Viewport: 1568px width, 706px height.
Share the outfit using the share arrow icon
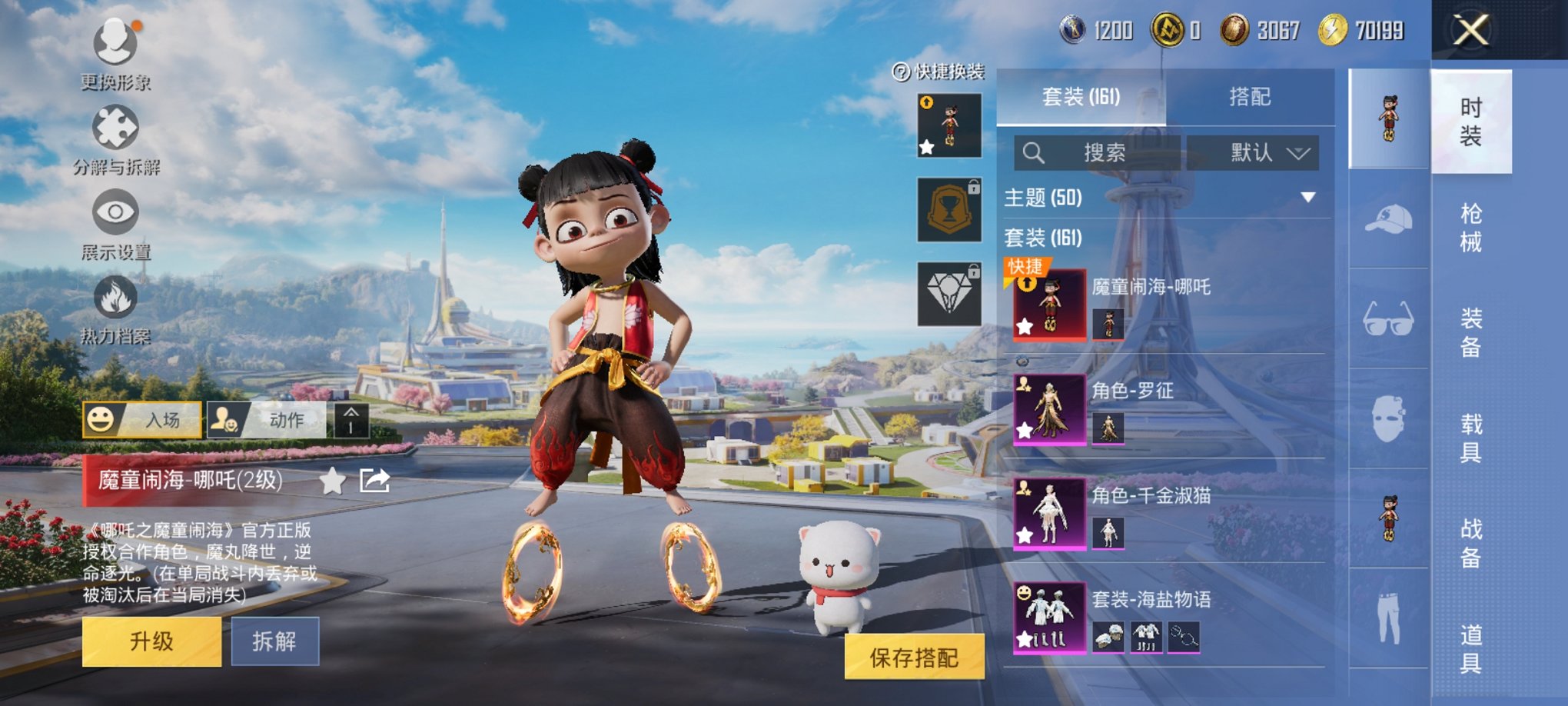374,481
